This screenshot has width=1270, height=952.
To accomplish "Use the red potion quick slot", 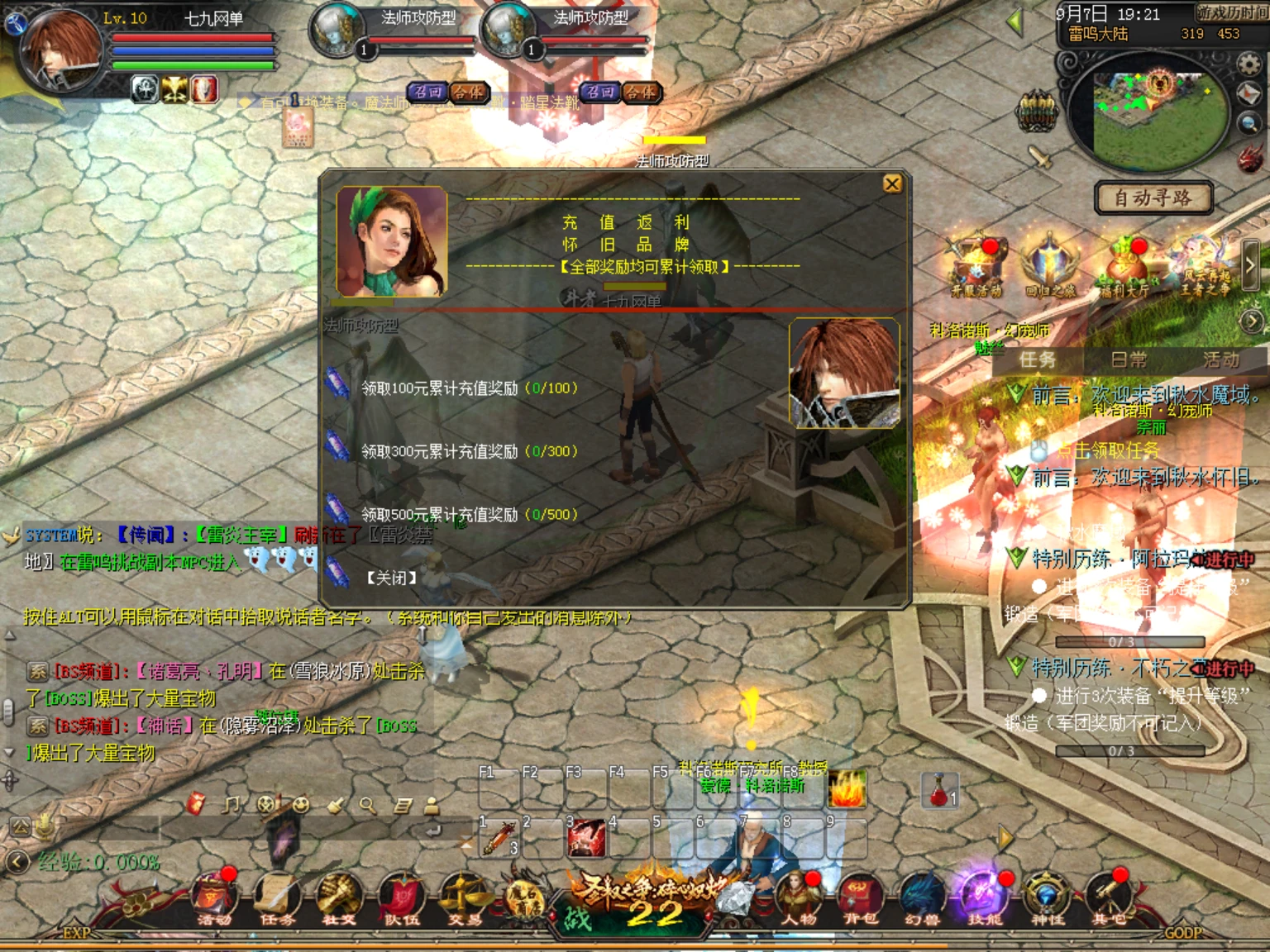I will [939, 791].
